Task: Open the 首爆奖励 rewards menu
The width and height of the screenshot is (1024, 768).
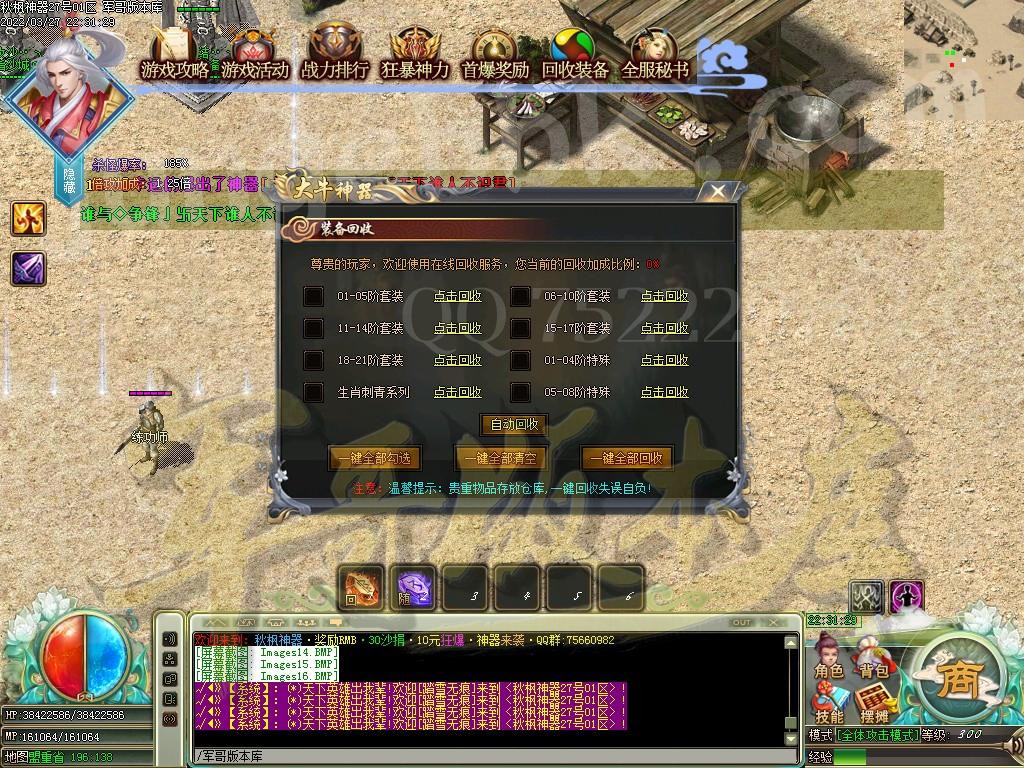Action: click(x=495, y=54)
